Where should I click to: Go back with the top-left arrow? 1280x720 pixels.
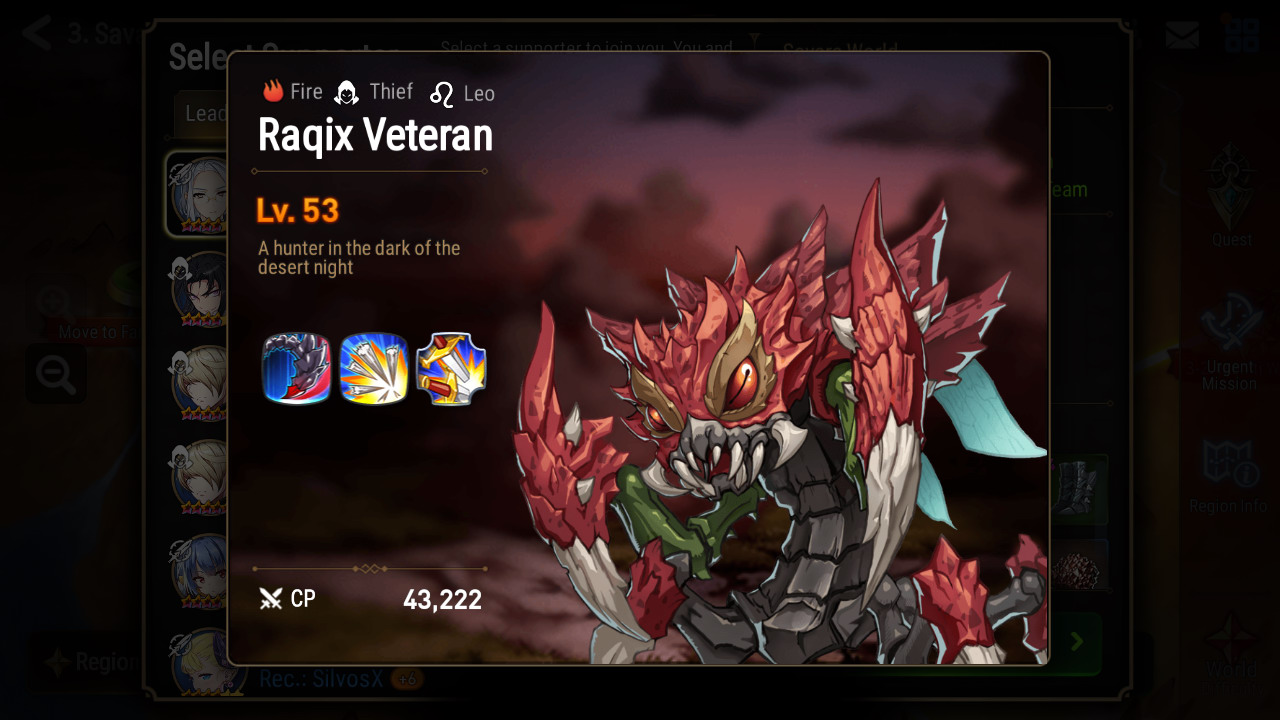click(37, 33)
